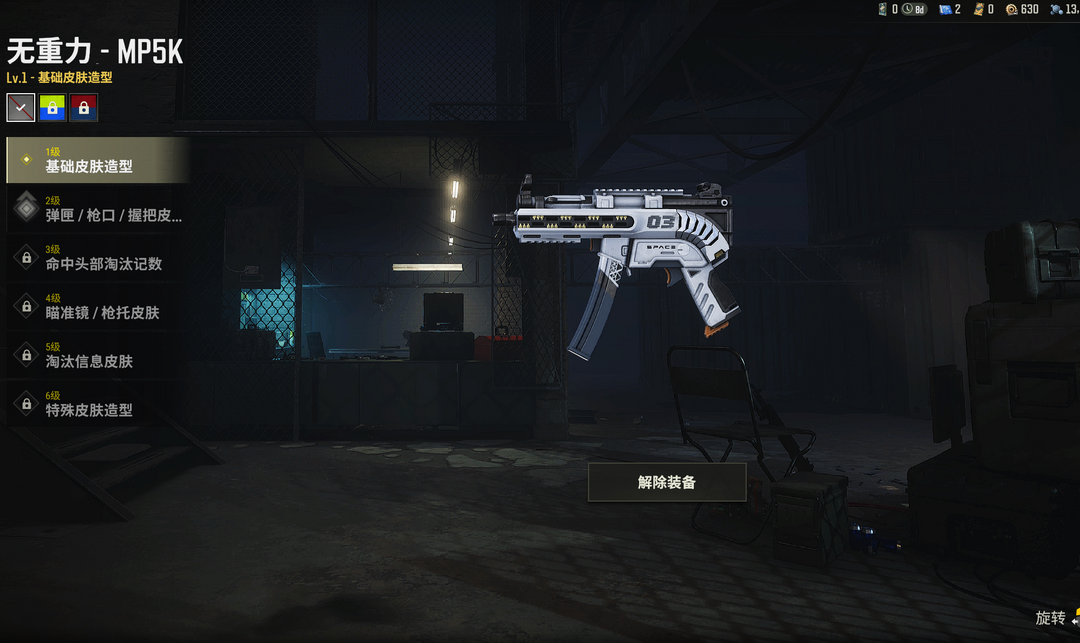This screenshot has width=1080, height=643.
Task: Pick the locked red and navy swatch
Action: click(84, 107)
